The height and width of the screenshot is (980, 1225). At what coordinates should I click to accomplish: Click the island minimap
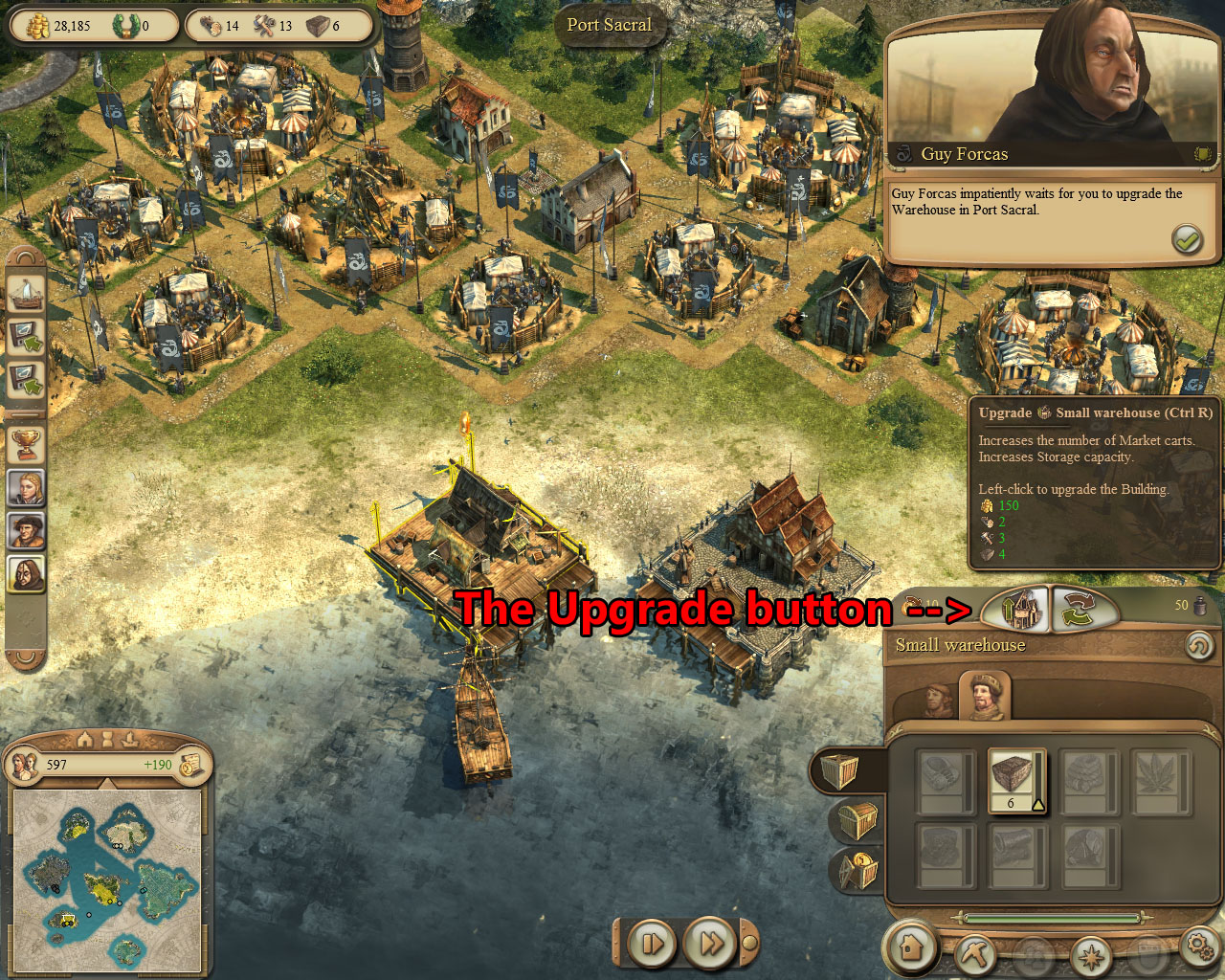[x=106, y=878]
